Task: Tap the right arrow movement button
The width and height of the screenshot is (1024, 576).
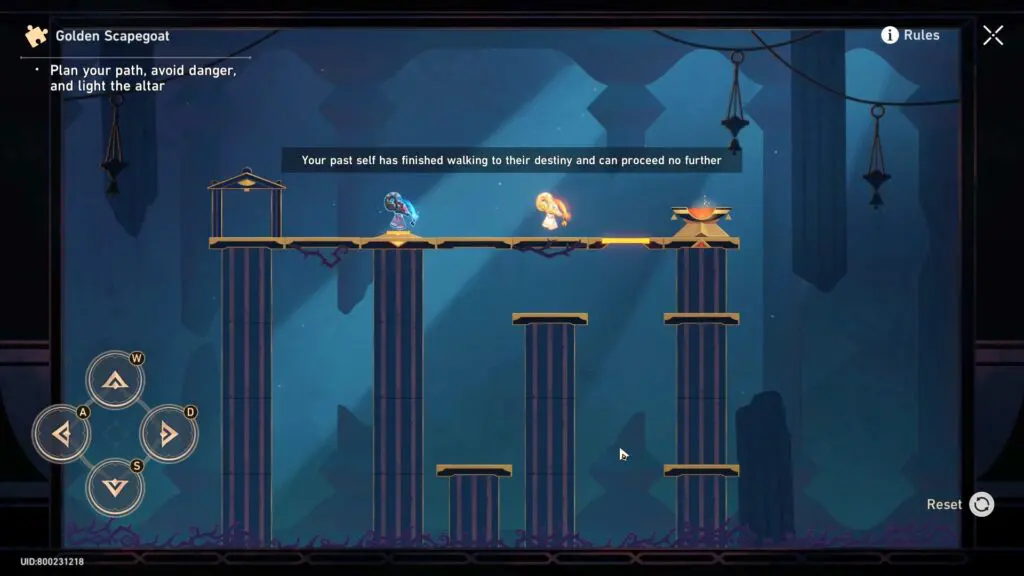Action: click(x=168, y=434)
